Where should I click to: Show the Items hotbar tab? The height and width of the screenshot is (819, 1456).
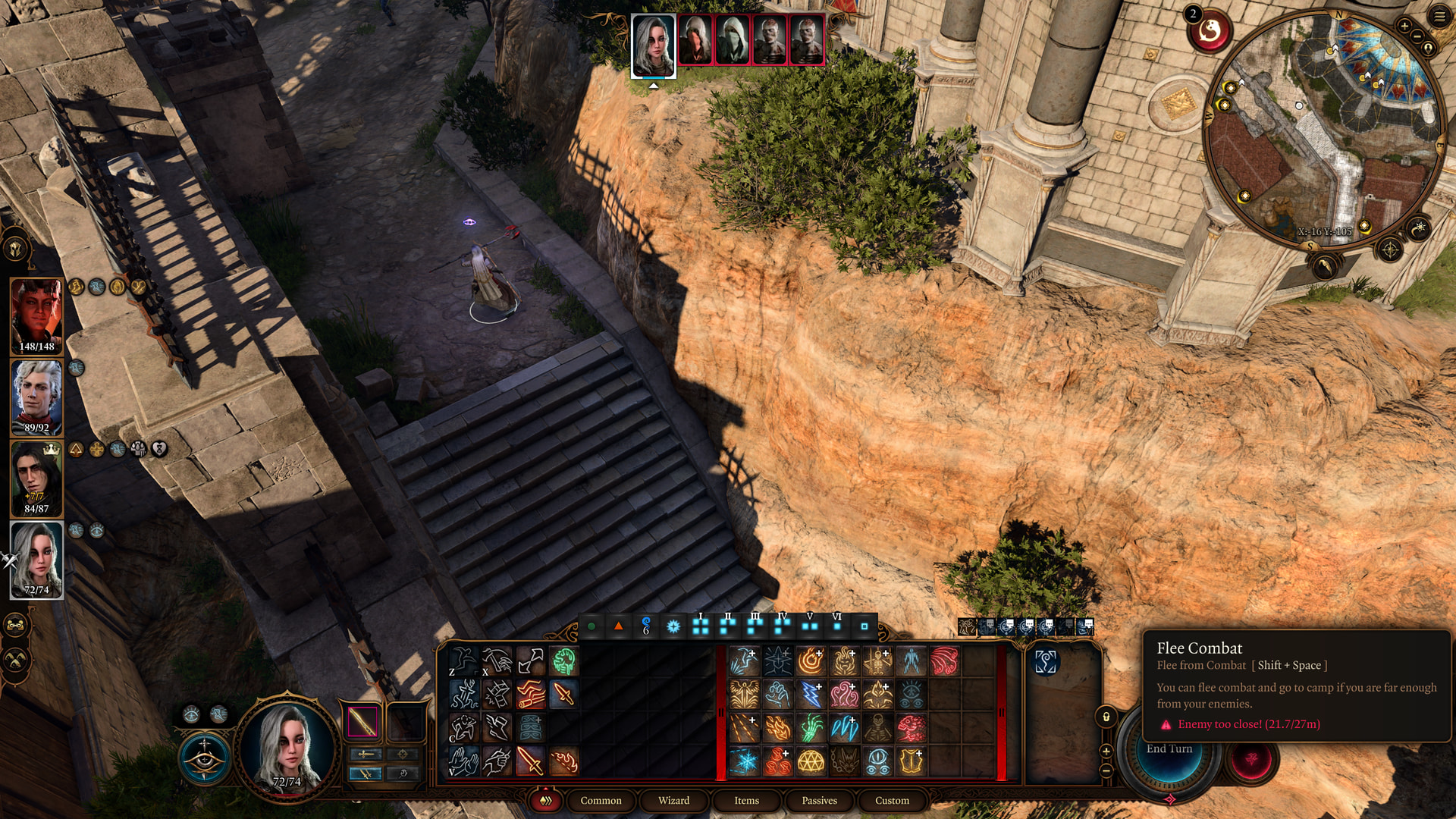[x=746, y=800]
